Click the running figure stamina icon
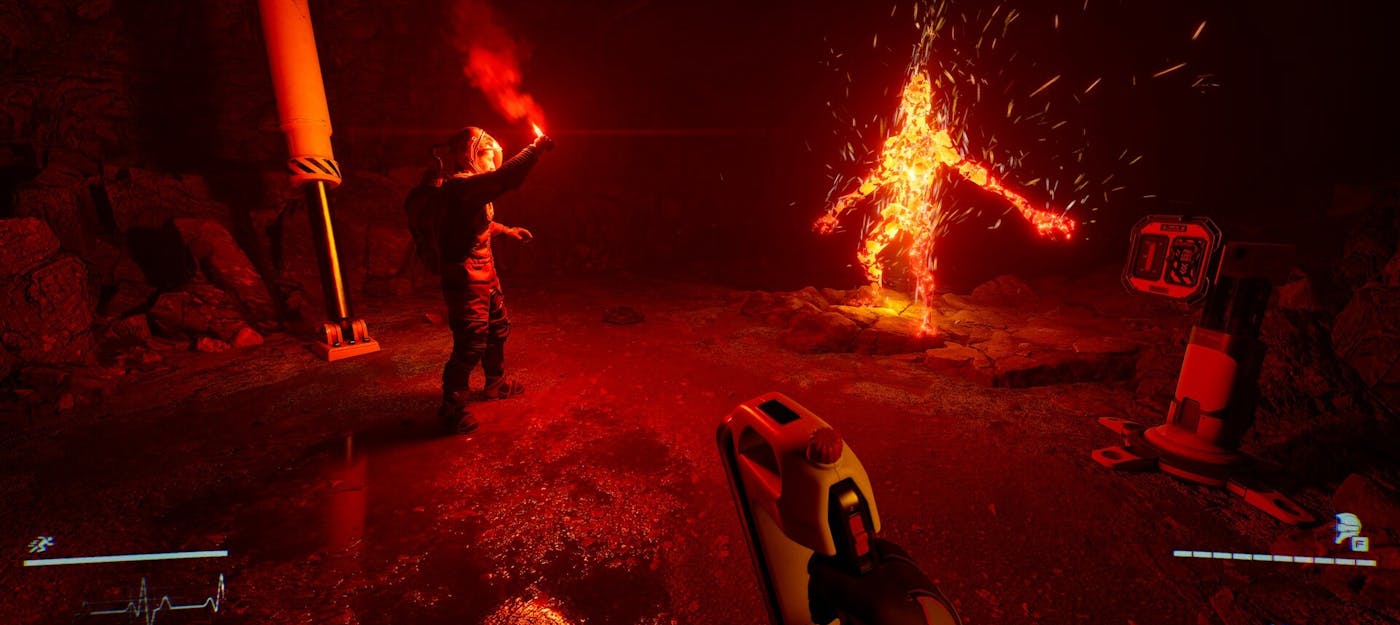 tap(40, 544)
